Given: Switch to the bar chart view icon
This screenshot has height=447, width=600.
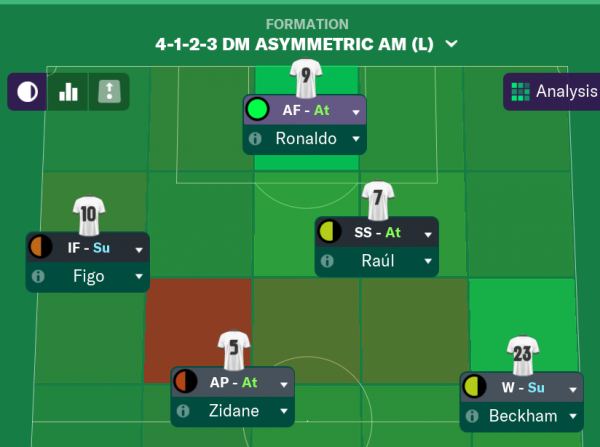Looking at the screenshot, I should tap(68, 92).
